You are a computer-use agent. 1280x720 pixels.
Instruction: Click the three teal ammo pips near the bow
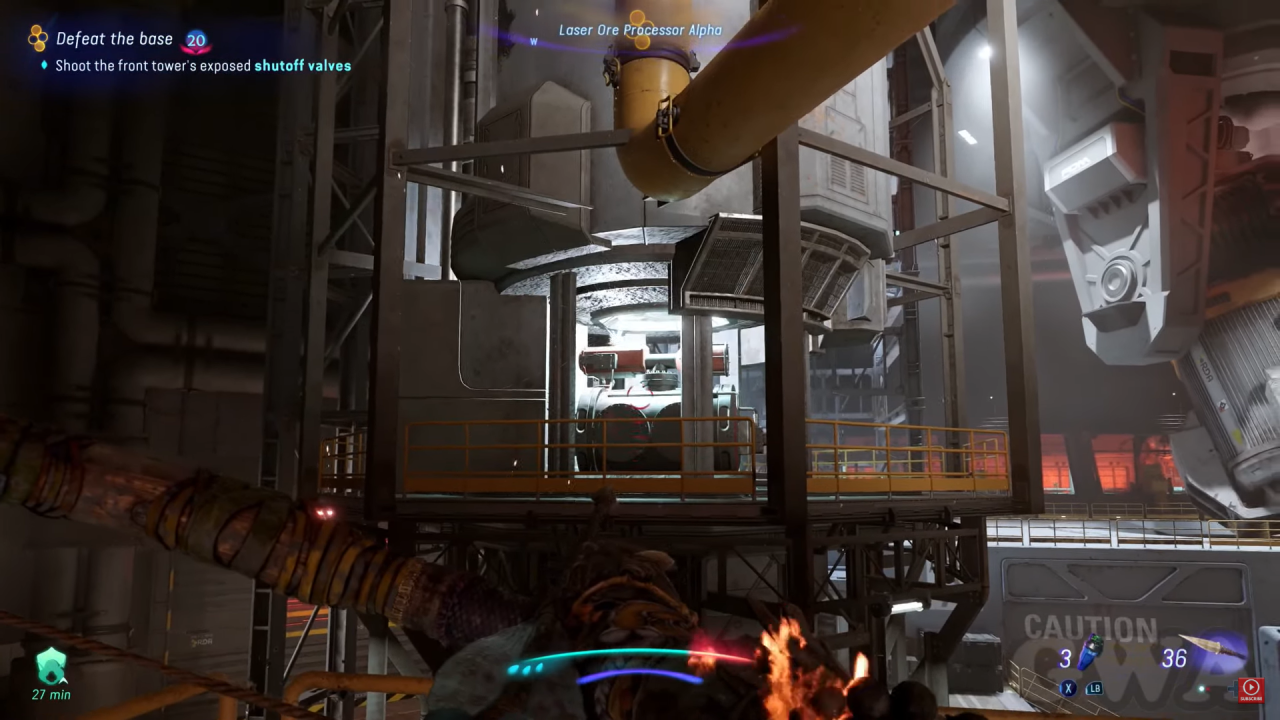click(524, 669)
